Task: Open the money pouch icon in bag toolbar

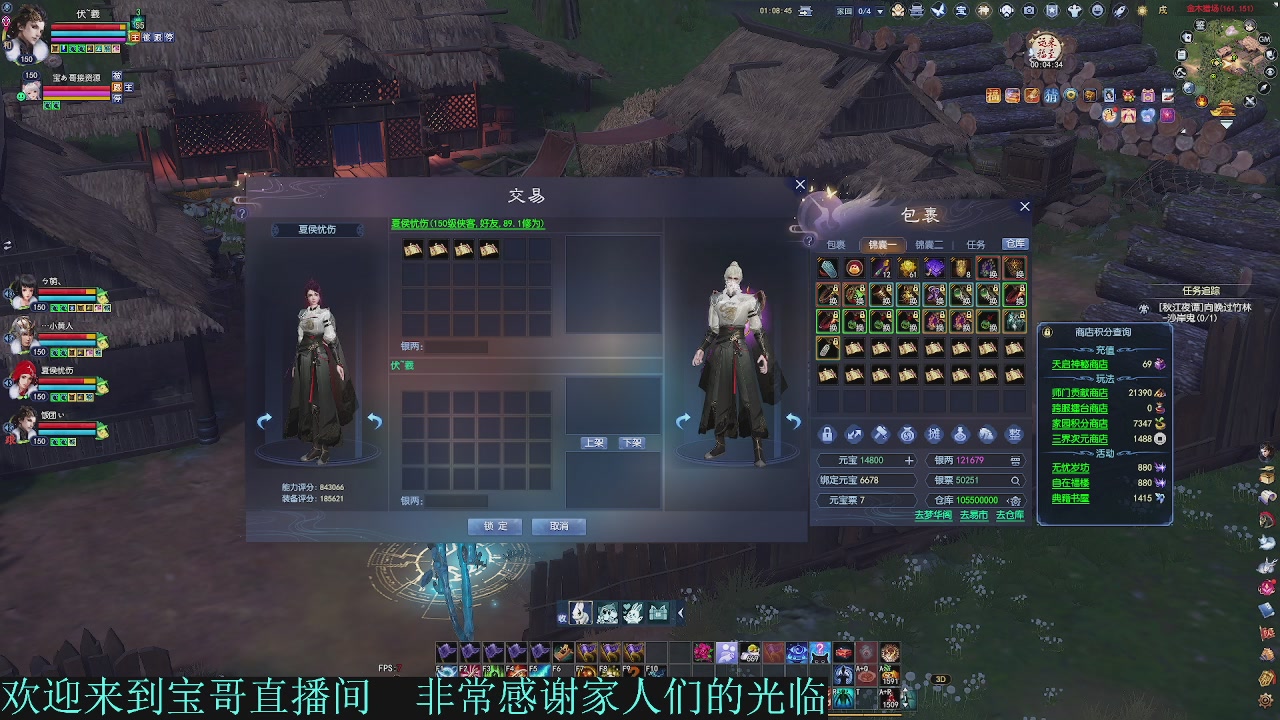Action: [x=907, y=433]
